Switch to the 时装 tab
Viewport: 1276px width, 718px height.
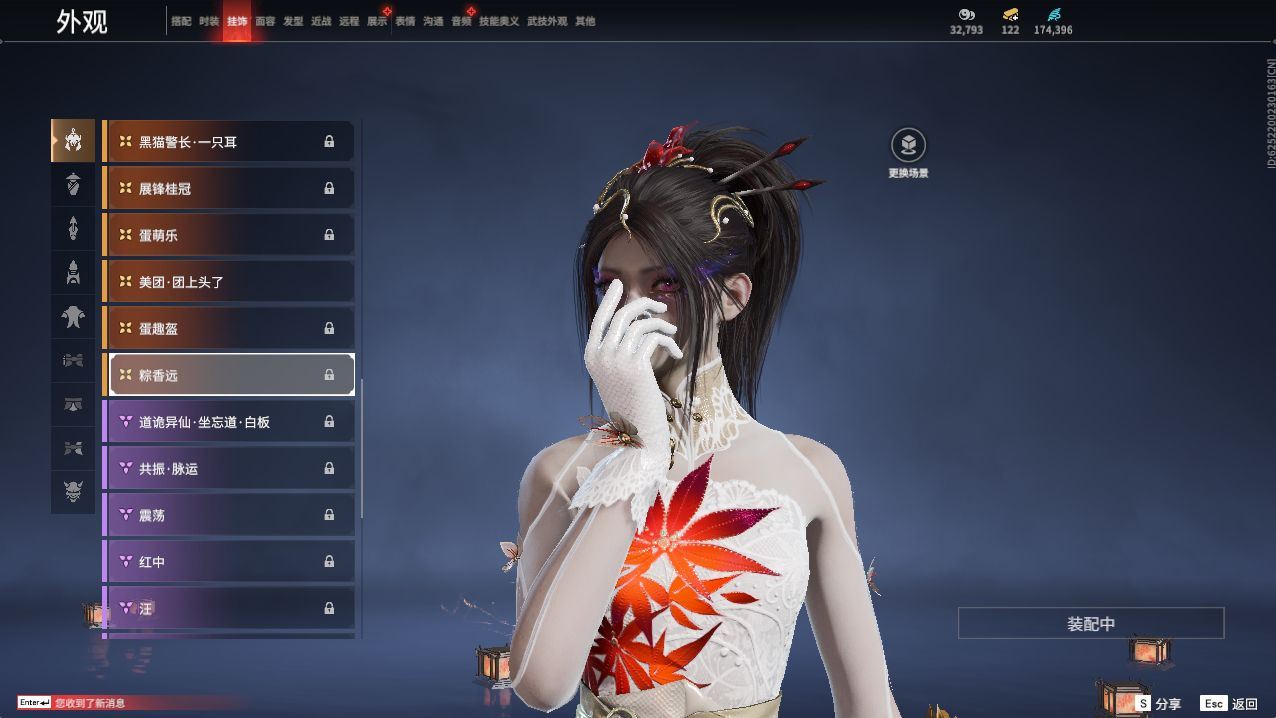click(x=209, y=21)
